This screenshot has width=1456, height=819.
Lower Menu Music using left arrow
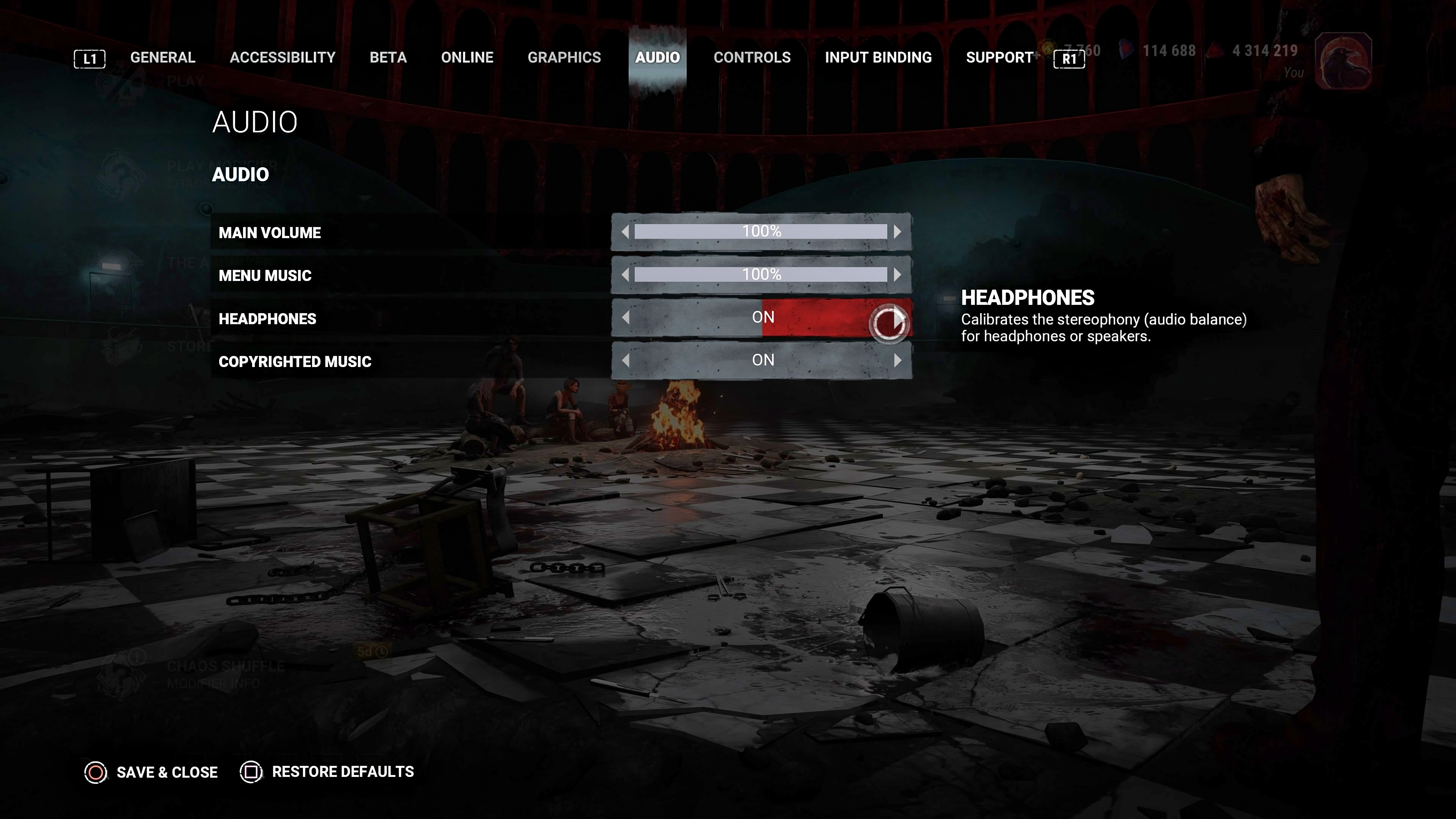click(625, 275)
